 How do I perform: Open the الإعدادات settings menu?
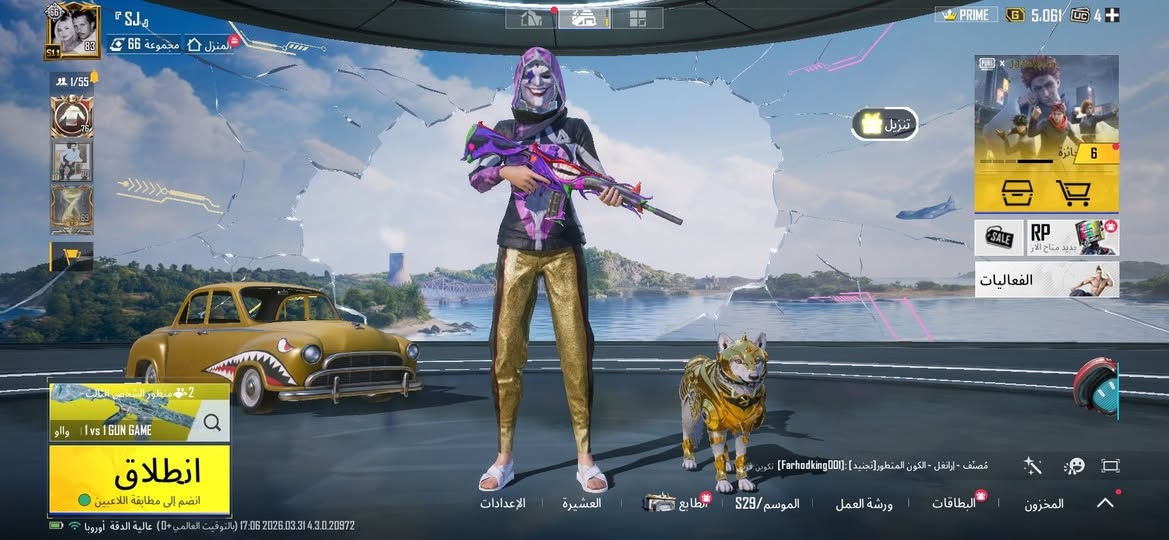[502, 503]
